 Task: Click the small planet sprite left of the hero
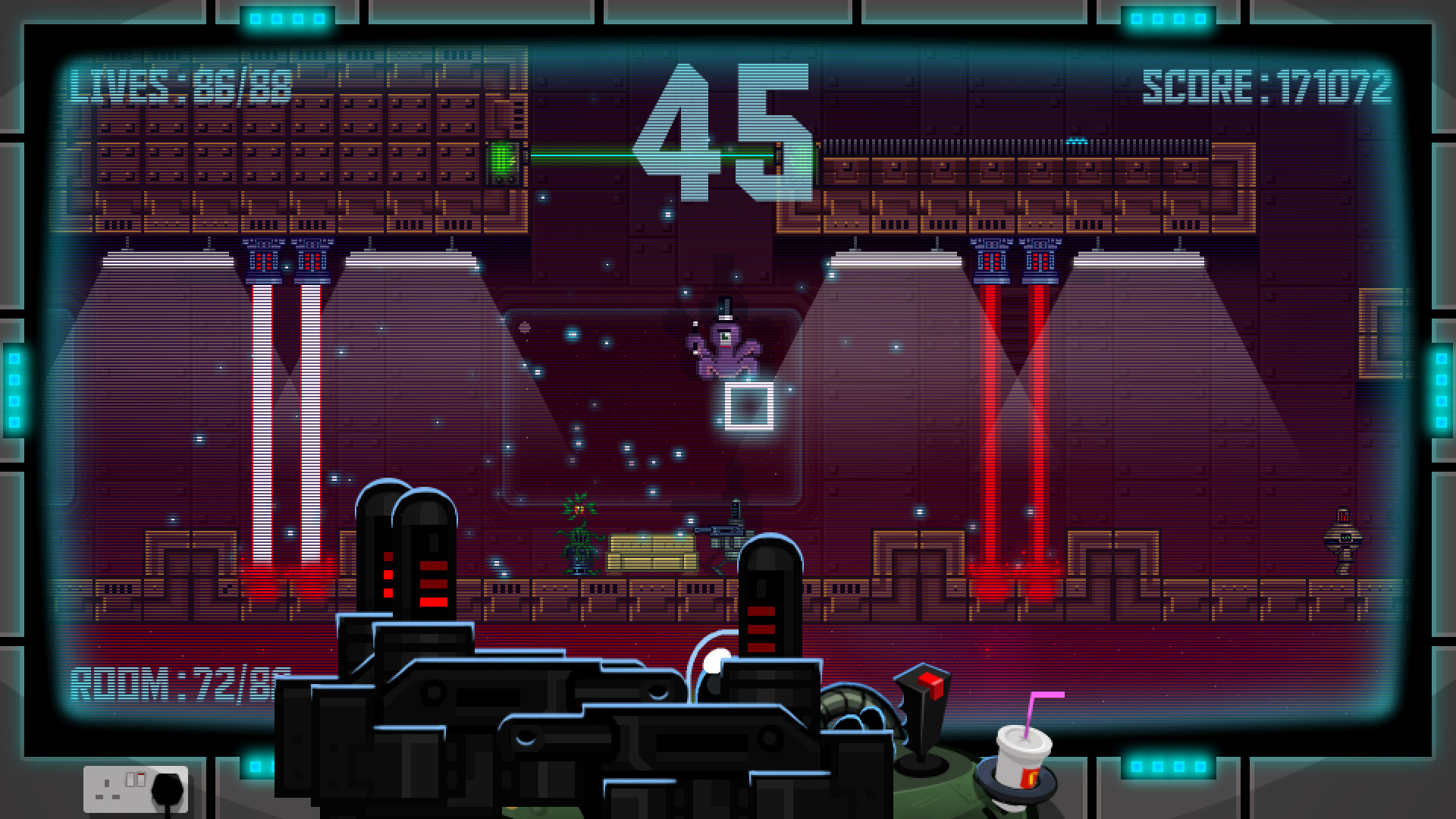point(524,328)
